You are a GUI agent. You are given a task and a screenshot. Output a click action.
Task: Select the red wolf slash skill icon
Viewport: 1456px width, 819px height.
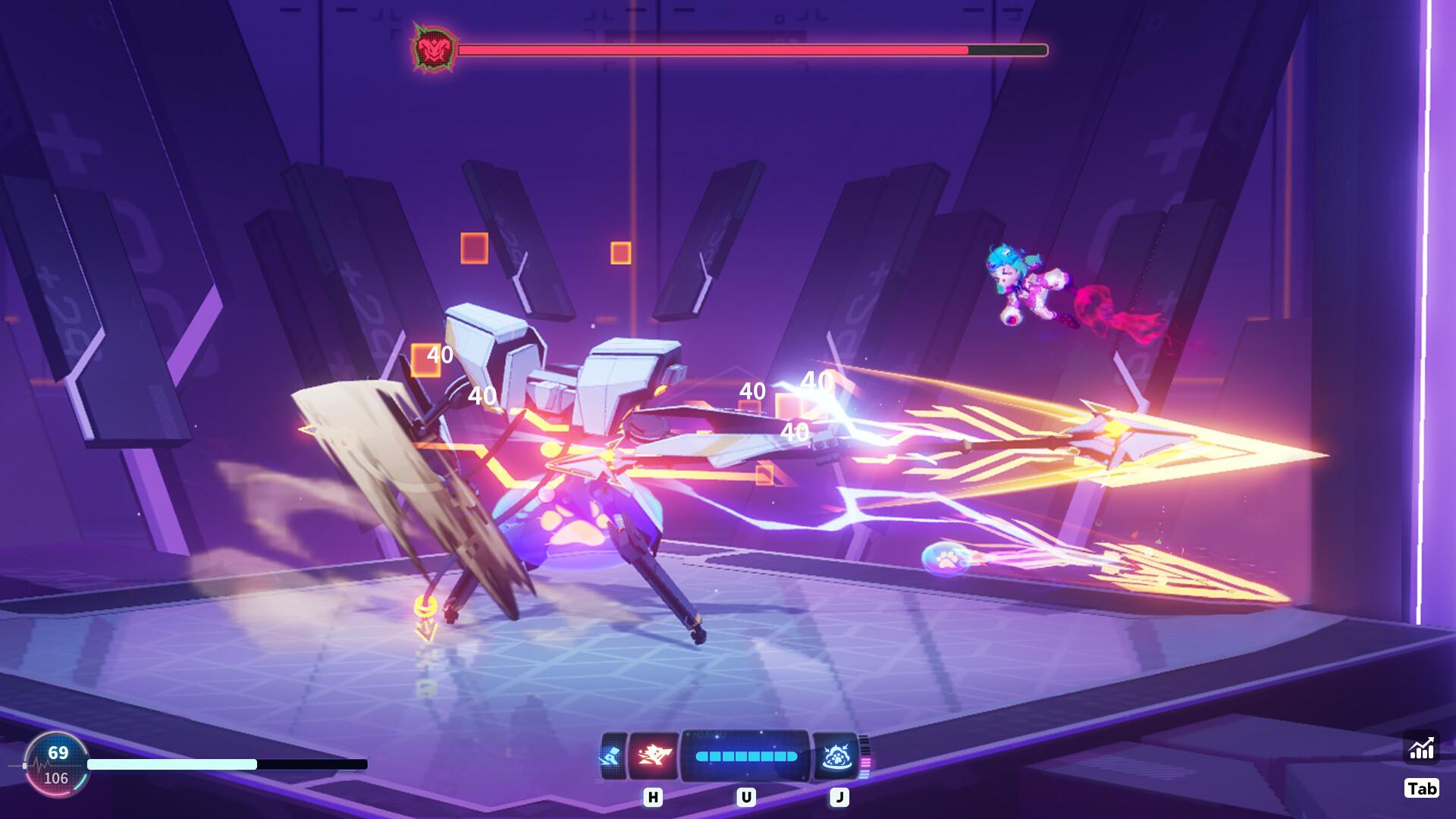click(x=654, y=755)
